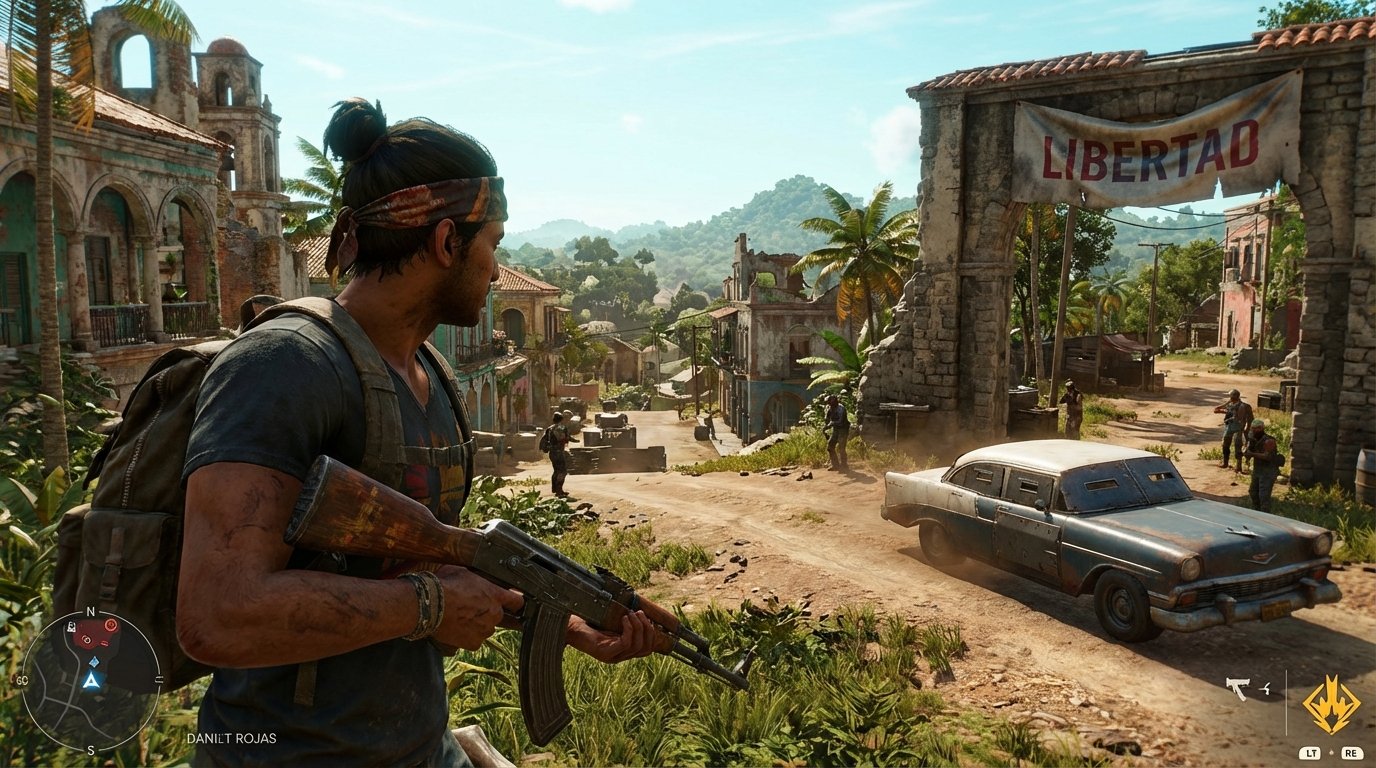The image size is (1376, 768).
Task: Select the rifle weapon icon in the HUD
Action: point(1238,688)
